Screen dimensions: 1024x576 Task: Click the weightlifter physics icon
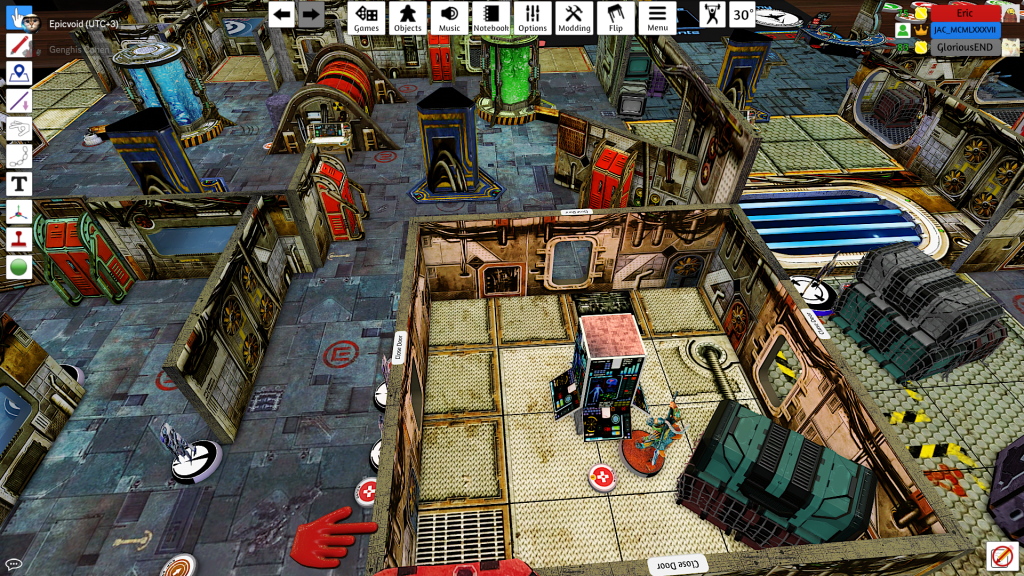712,15
